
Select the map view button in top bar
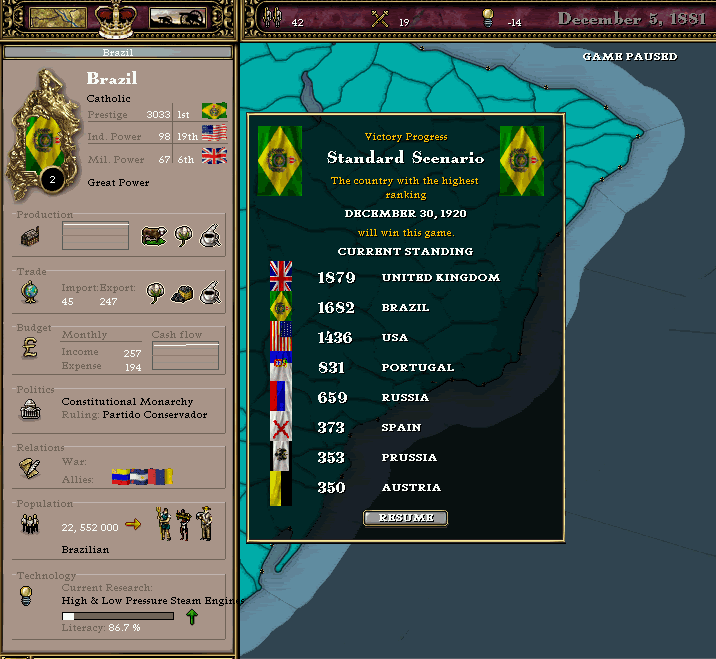tap(56, 17)
